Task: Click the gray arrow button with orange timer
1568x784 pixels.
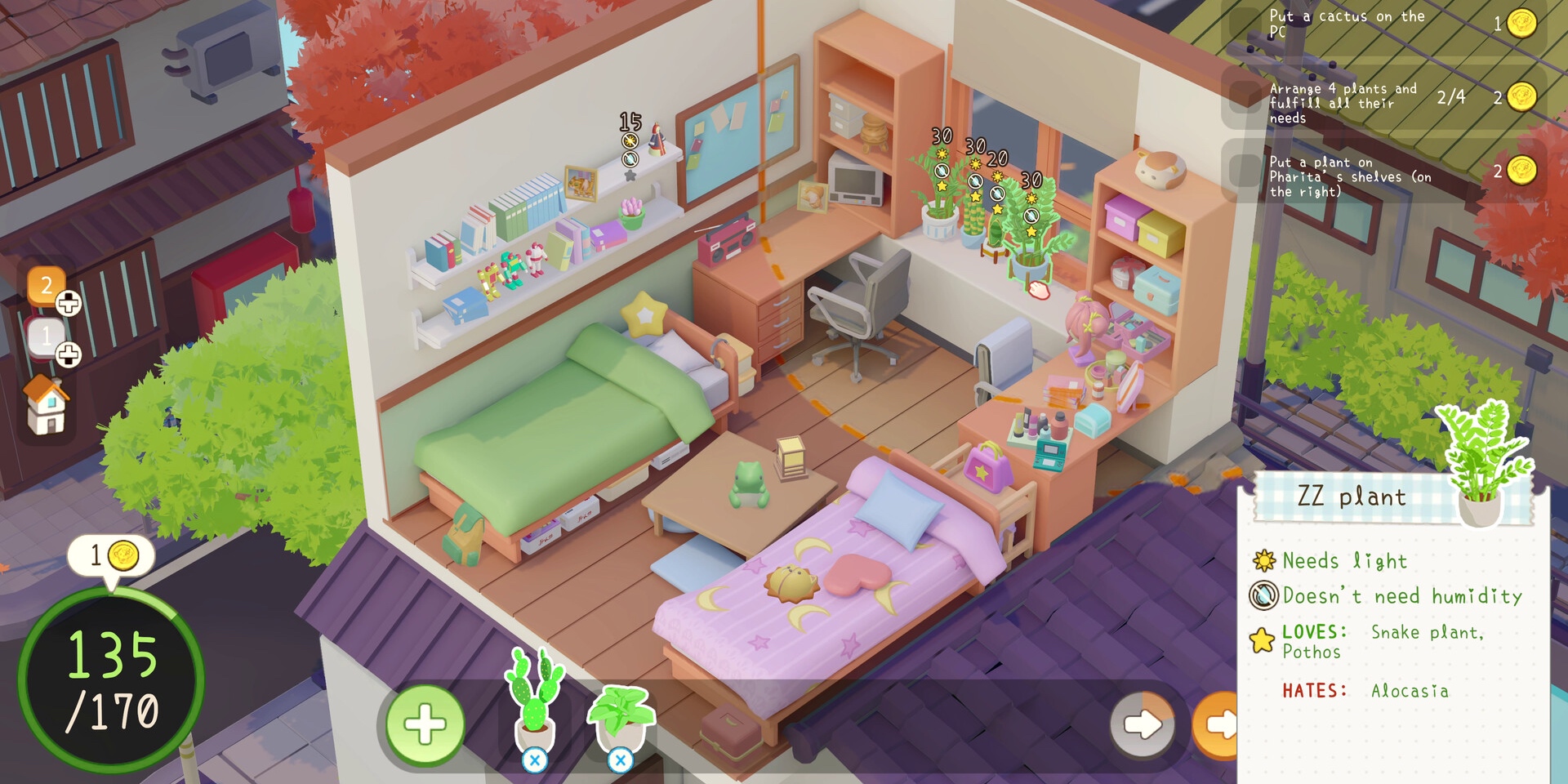Action: pos(1143,724)
